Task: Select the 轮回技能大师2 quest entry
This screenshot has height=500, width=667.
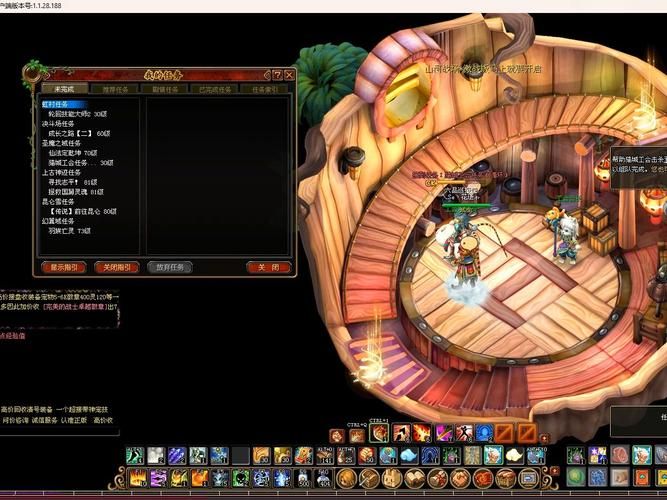Action: click(72, 113)
